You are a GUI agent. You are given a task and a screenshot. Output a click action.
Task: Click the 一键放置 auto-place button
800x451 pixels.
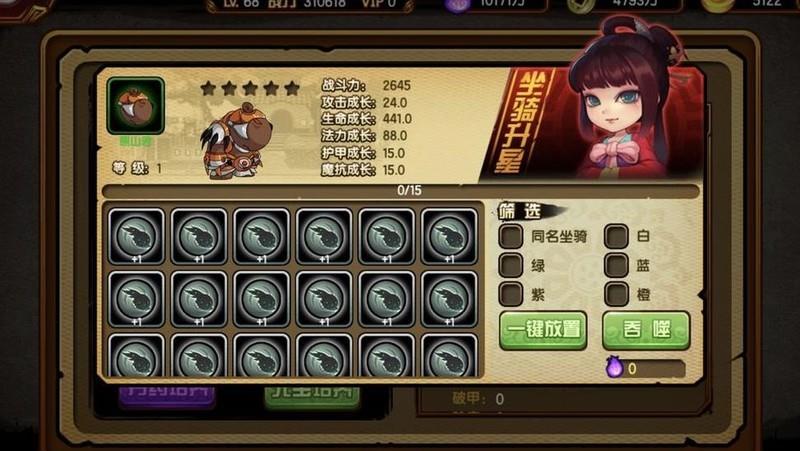pos(543,331)
